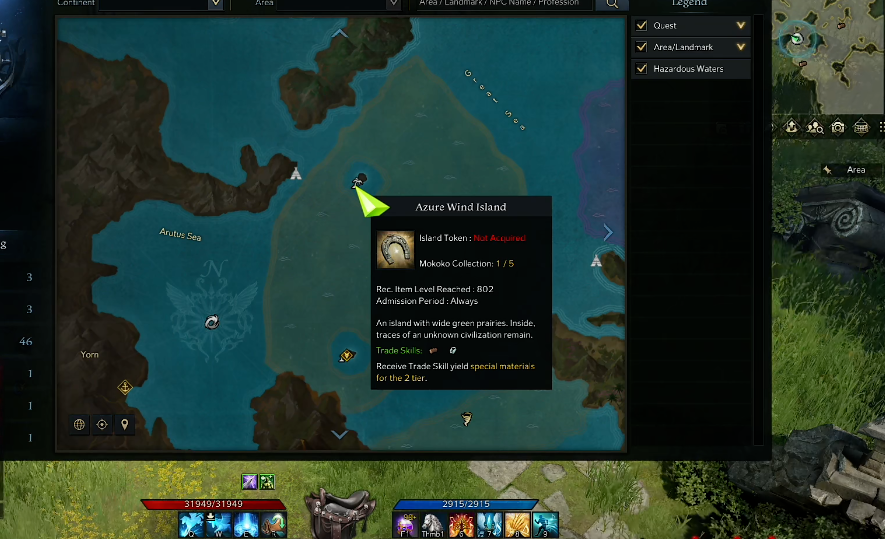Pan the map east with the right arrow
The height and width of the screenshot is (539, 885).
607,232
